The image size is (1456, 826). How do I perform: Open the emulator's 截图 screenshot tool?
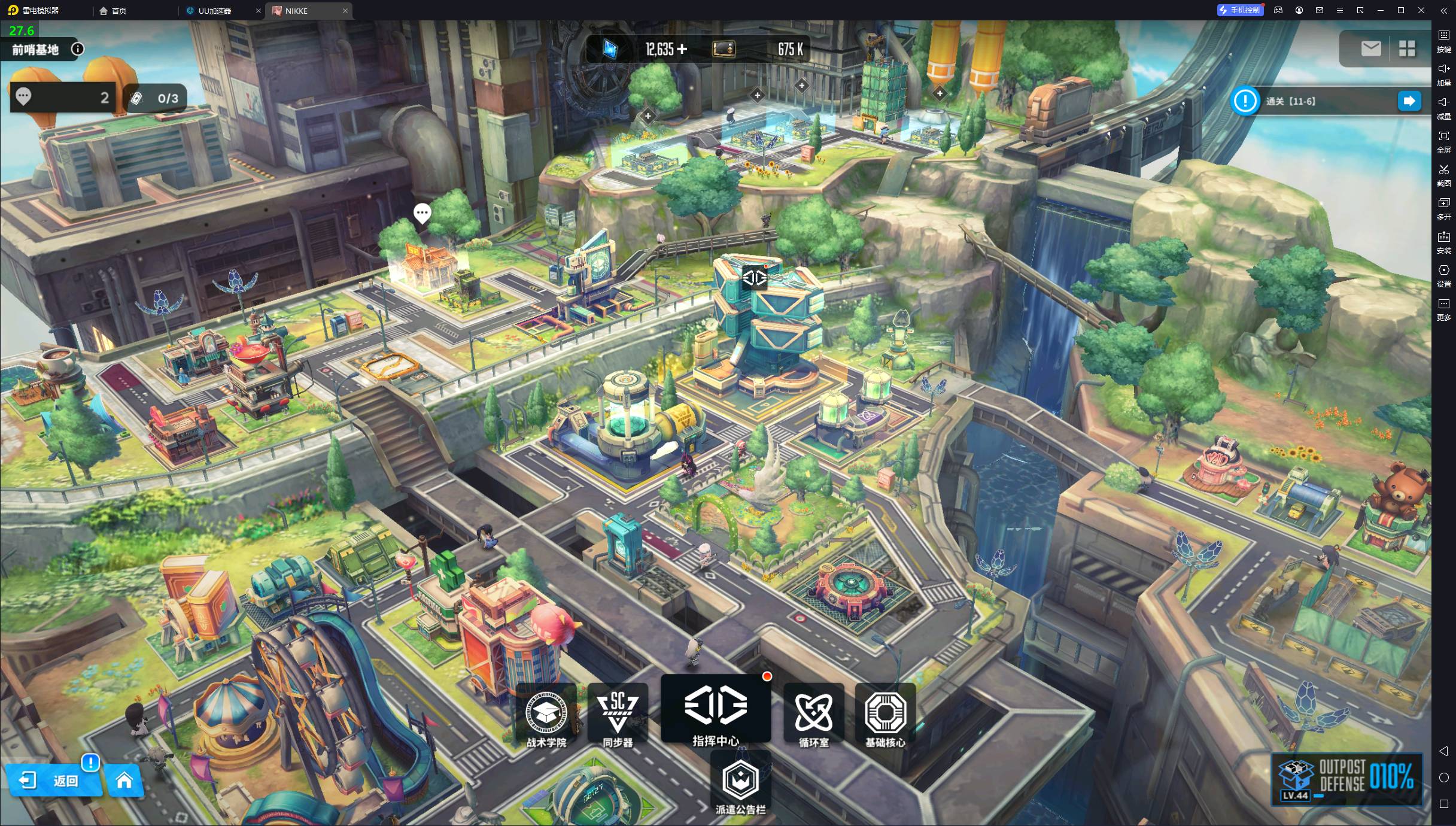(1443, 174)
